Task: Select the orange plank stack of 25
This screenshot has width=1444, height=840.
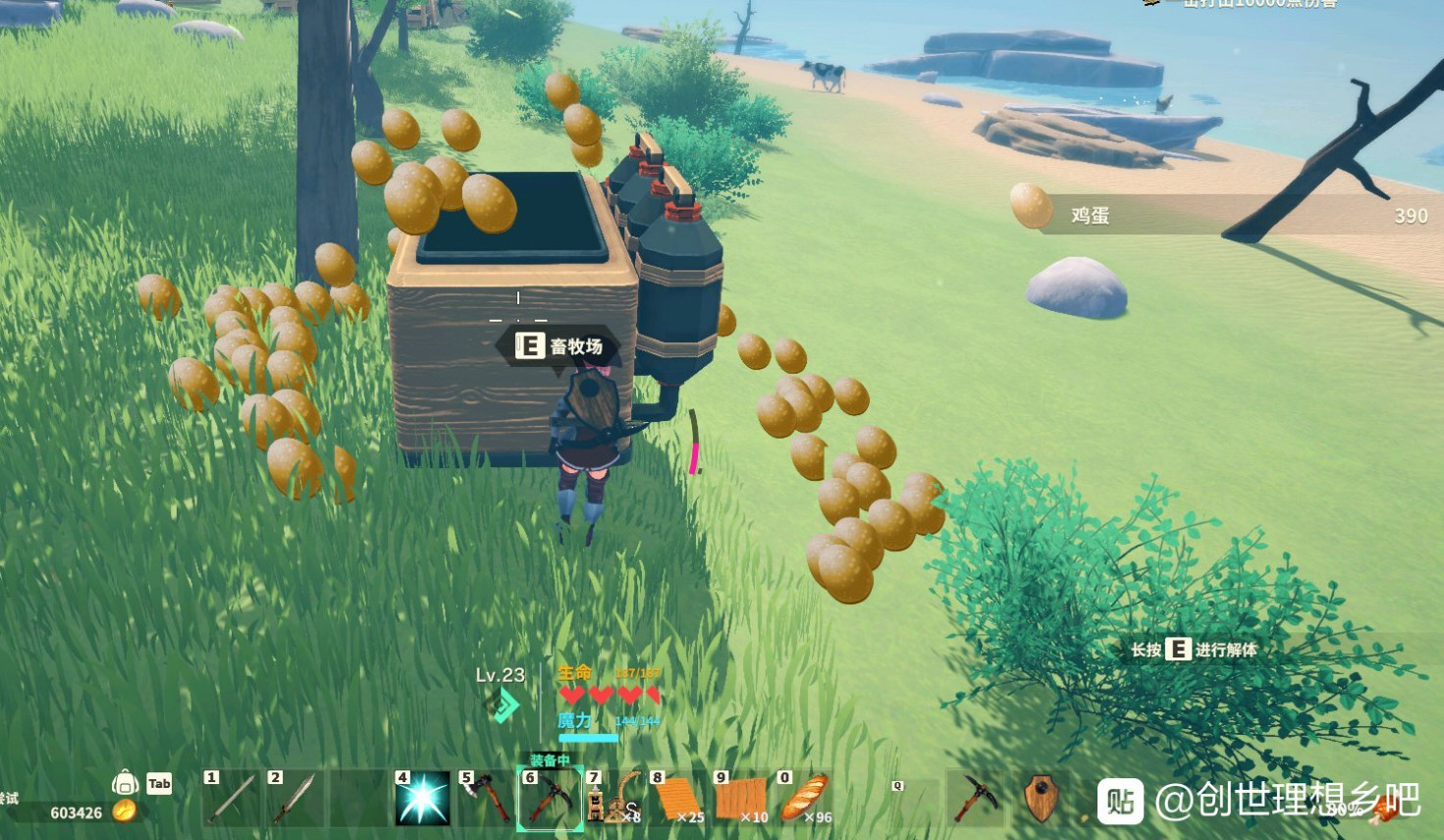Action: 677,799
